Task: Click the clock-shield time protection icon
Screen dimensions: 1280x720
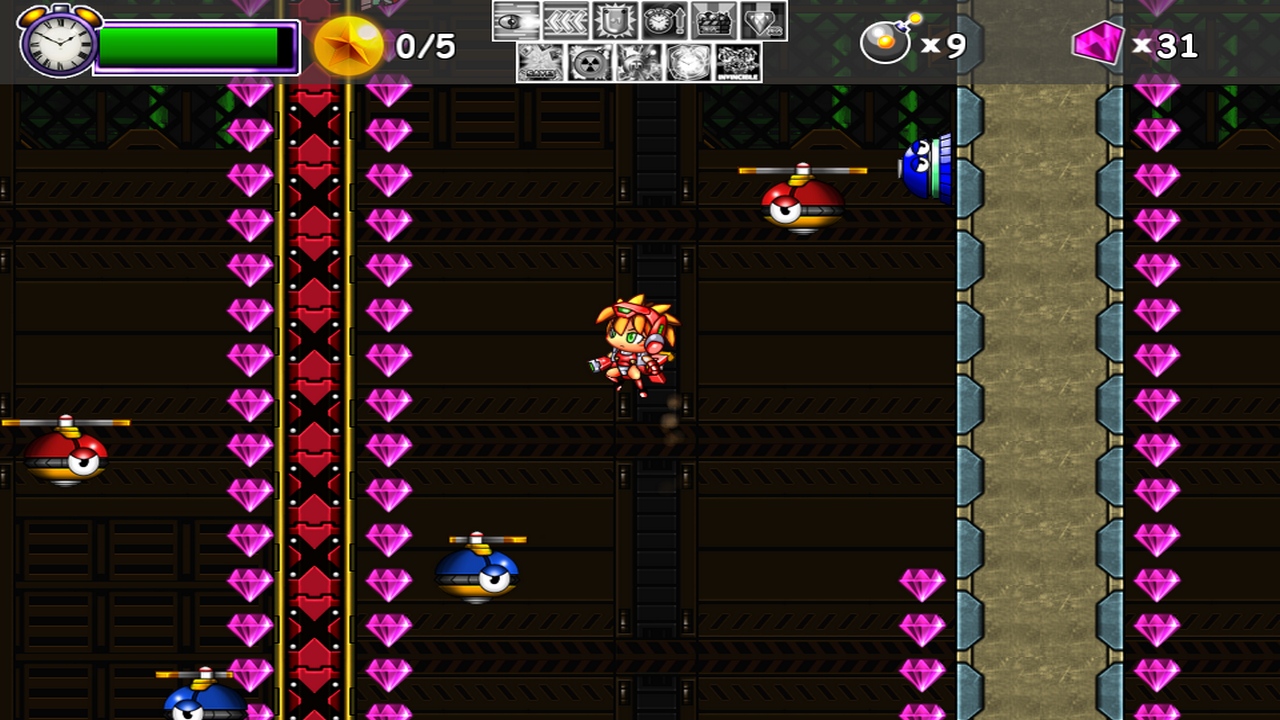Action: 686,62
